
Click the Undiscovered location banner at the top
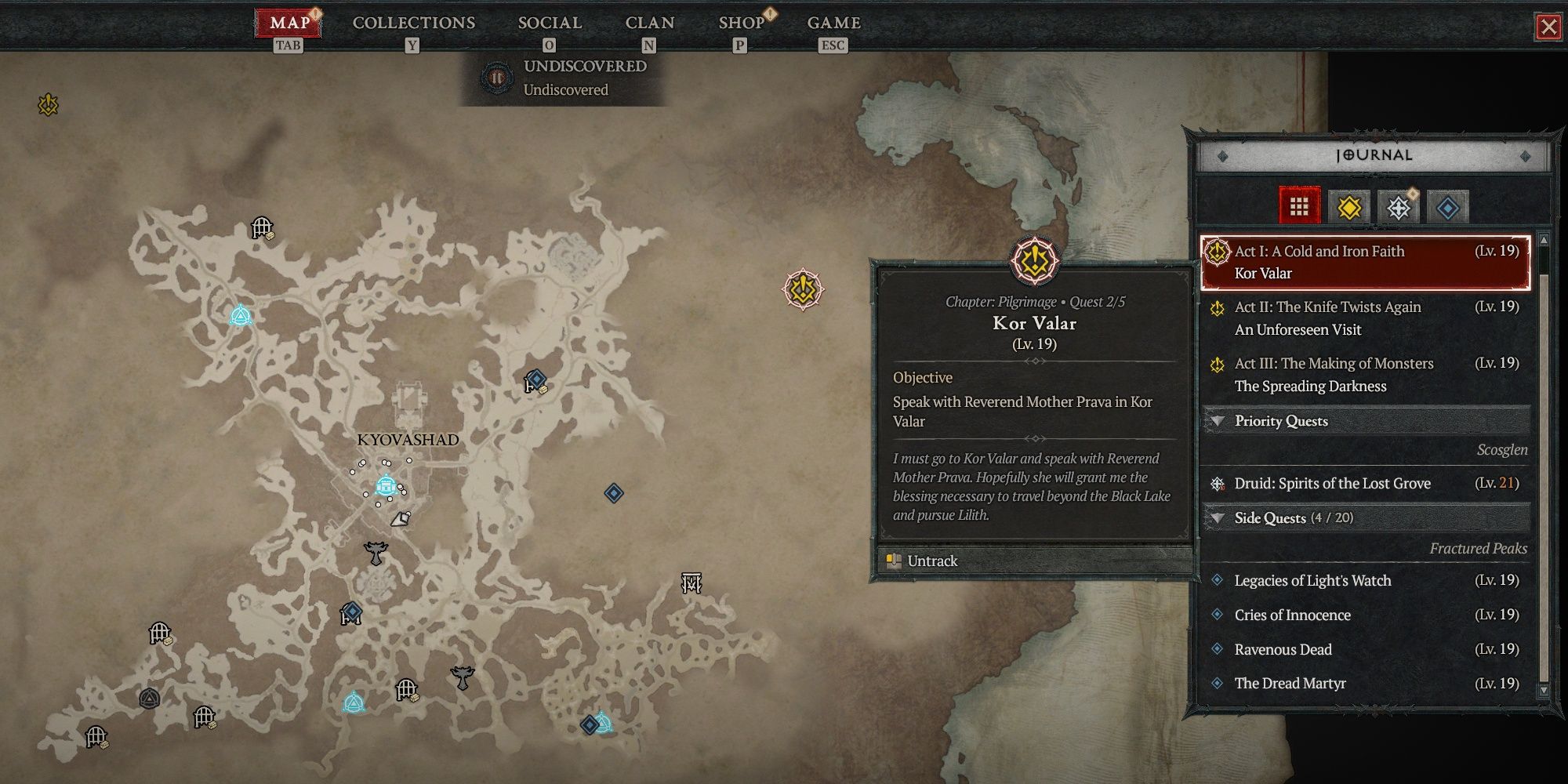click(566, 76)
